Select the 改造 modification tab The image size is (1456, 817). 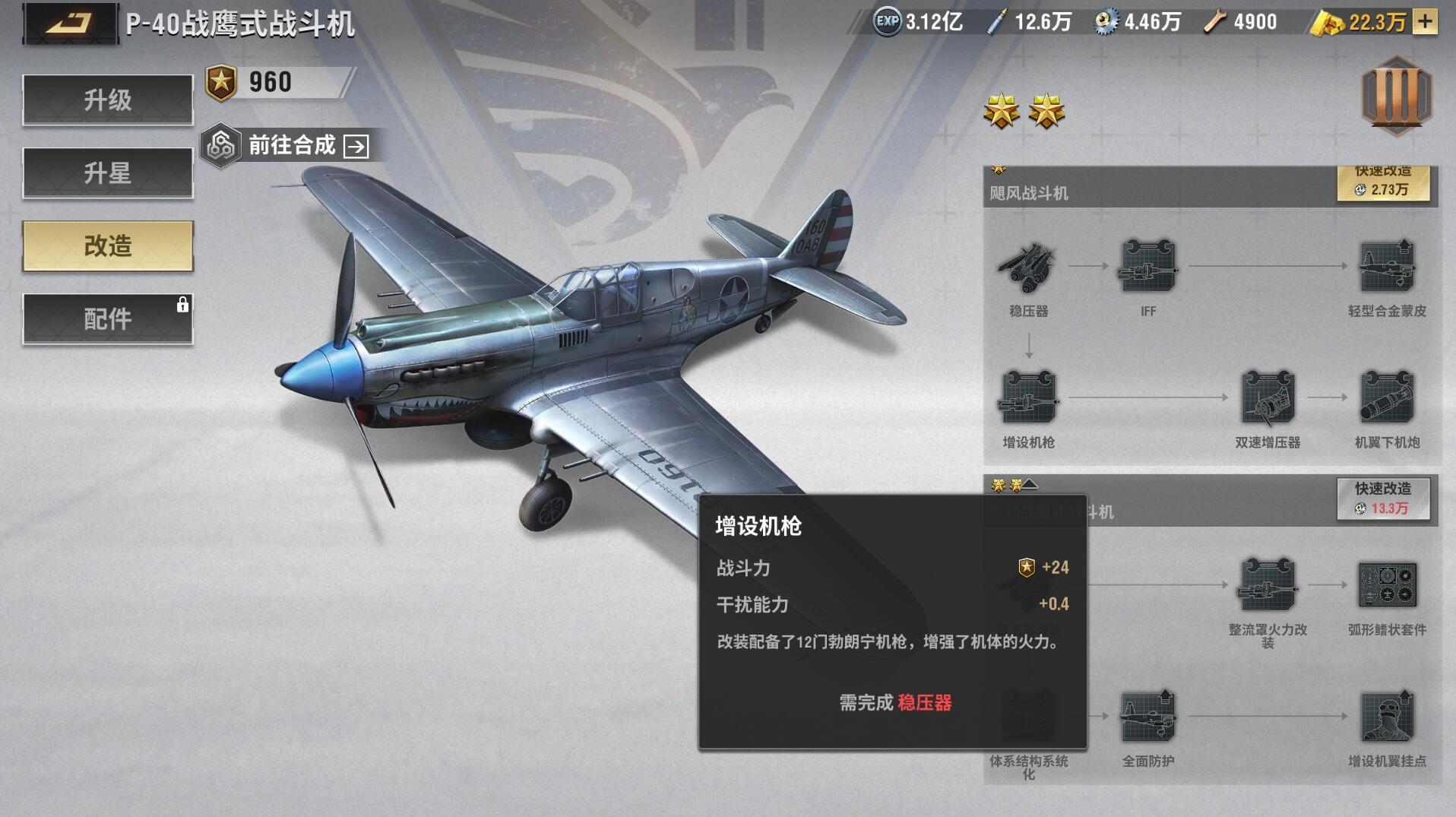pyautogui.click(x=108, y=246)
